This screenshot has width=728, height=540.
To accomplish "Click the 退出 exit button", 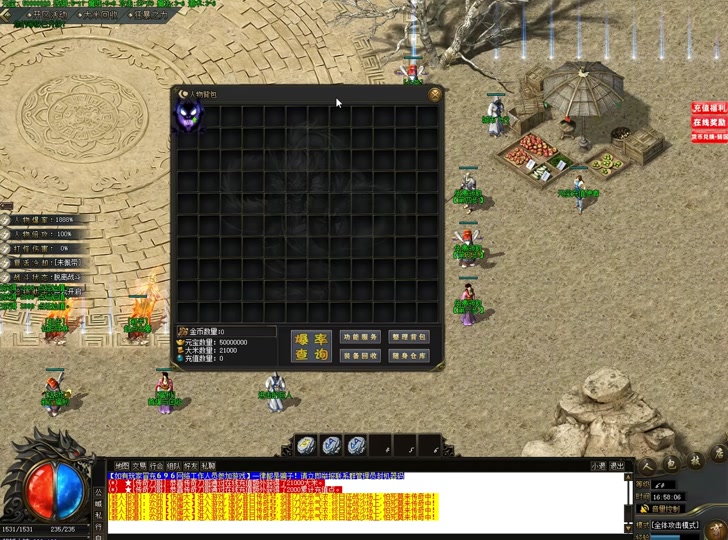I will pyautogui.click(x=618, y=465).
